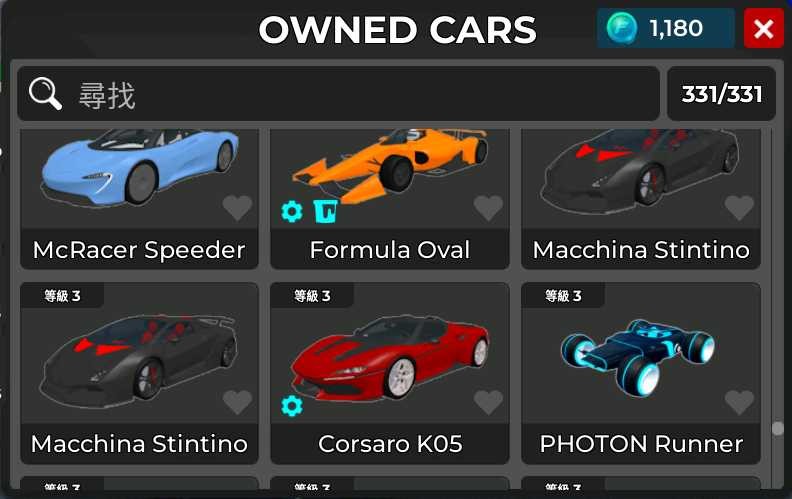
Task: Click the gear icon on Corsaro K05
Action: click(x=292, y=405)
